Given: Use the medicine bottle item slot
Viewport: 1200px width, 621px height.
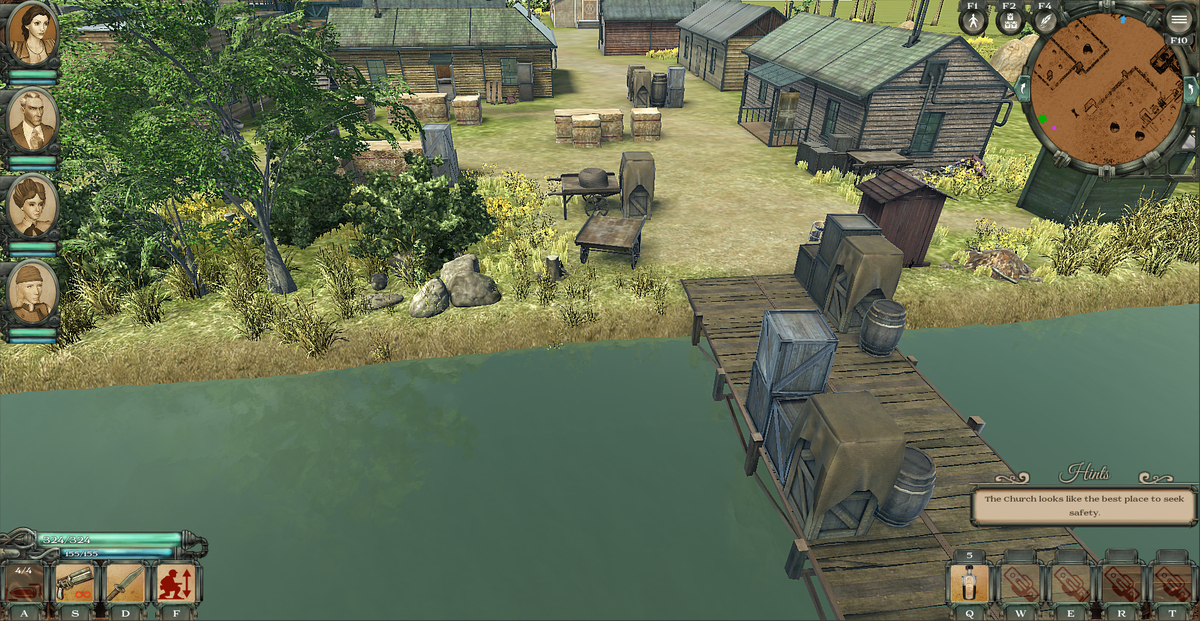Looking at the screenshot, I should coord(968,583).
